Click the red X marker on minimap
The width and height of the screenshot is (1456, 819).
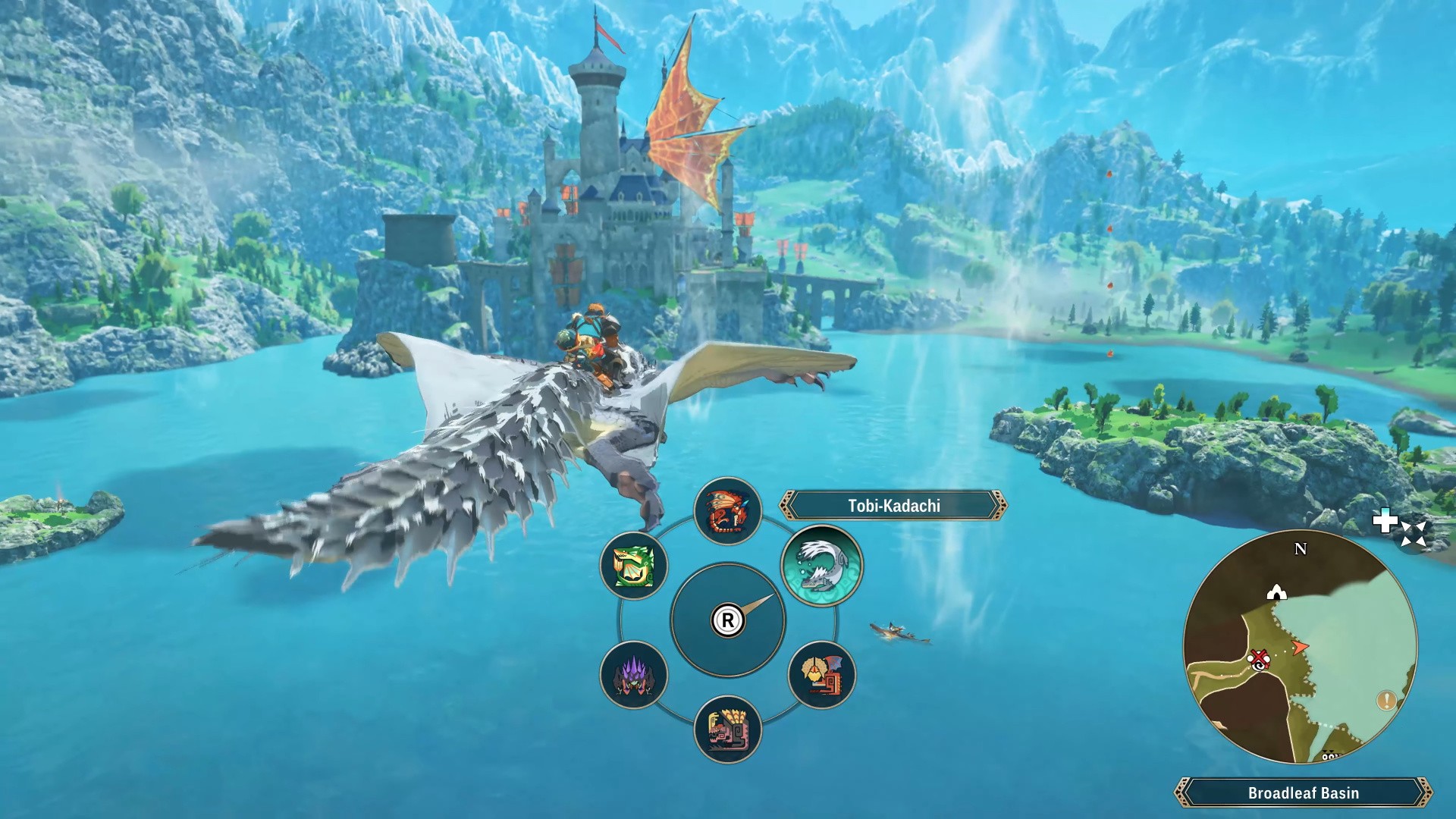click(x=1260, y=657)
